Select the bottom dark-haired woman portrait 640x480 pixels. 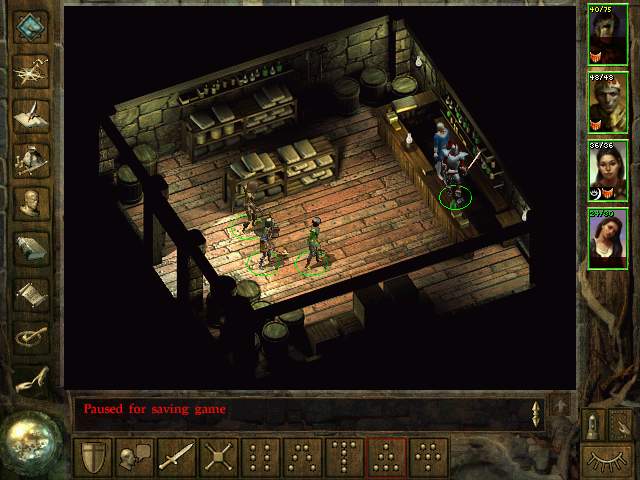(607, 238)
